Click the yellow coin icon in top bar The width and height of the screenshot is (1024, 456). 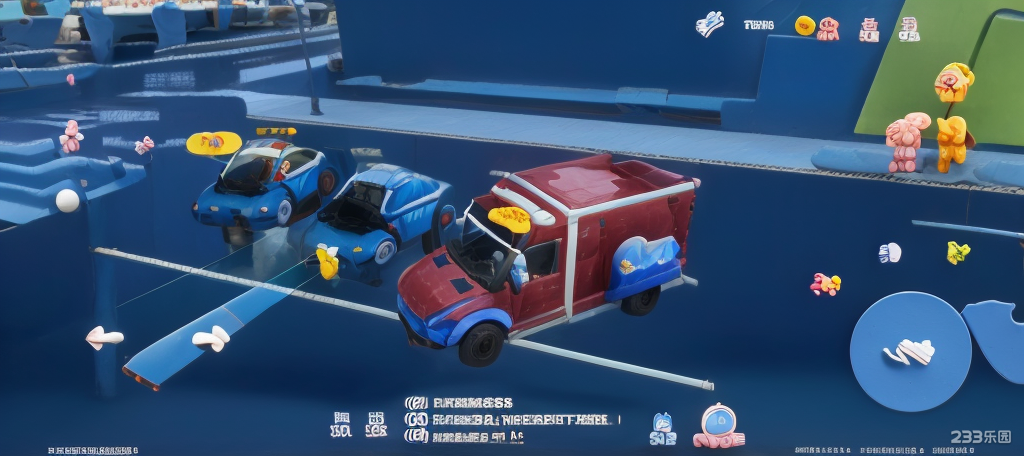coord(804,26)
